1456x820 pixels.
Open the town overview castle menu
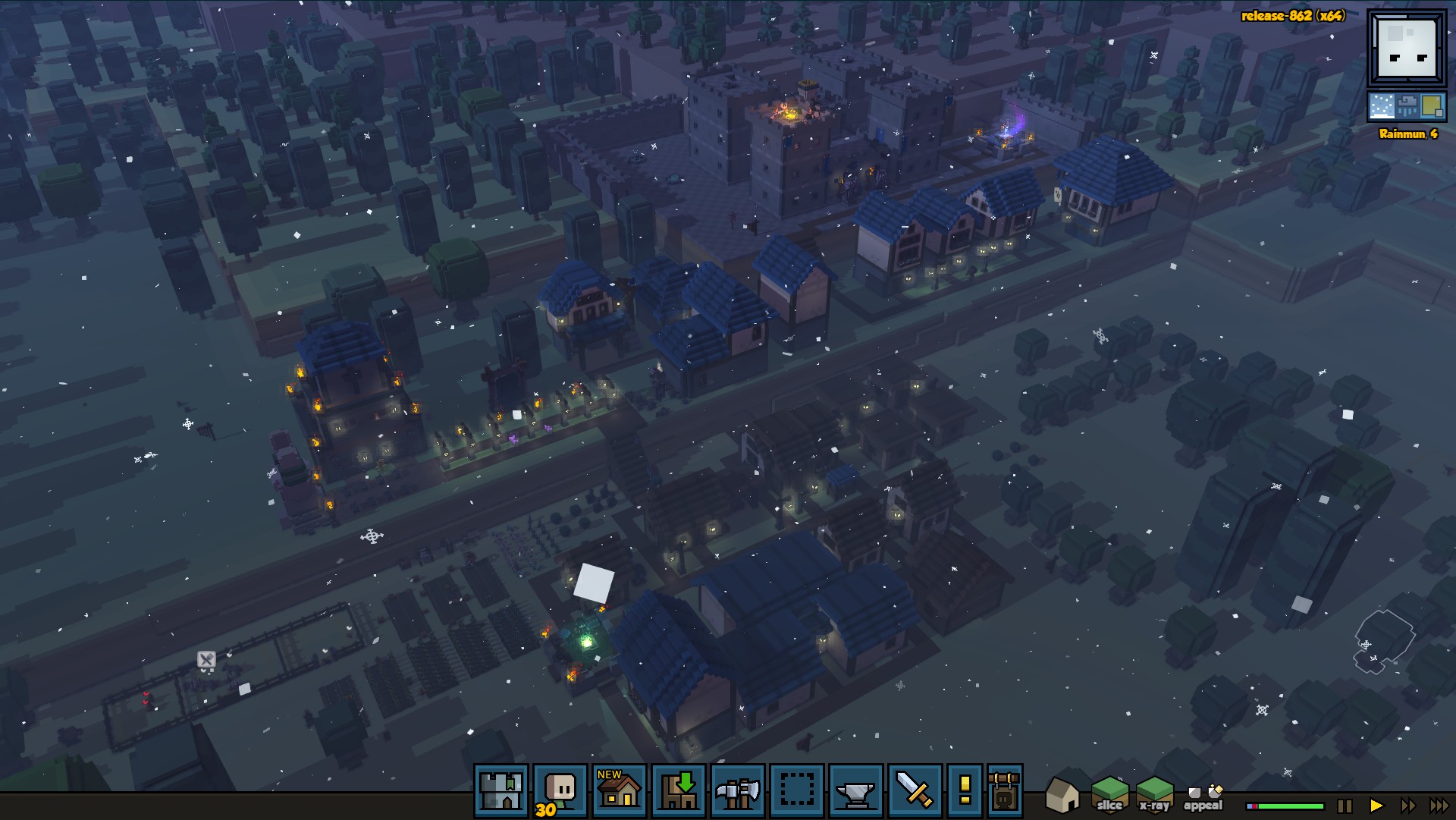pyautogui.click(x=501, y=791)
